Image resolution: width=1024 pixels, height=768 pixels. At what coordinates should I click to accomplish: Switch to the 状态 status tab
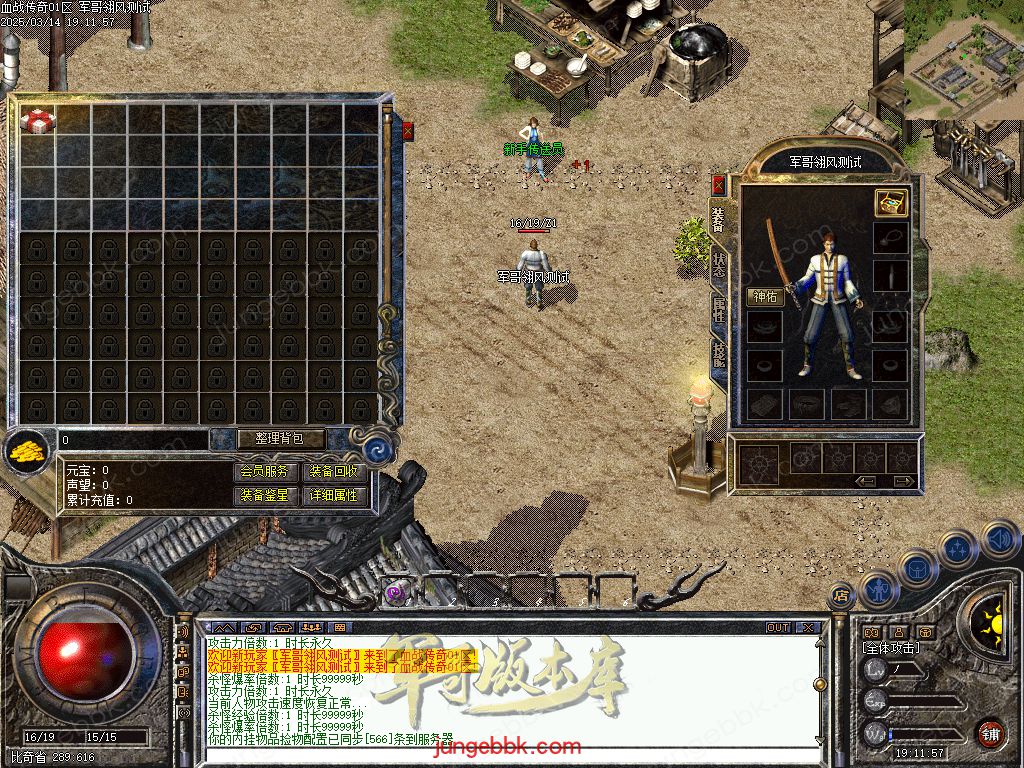point(719,265)
